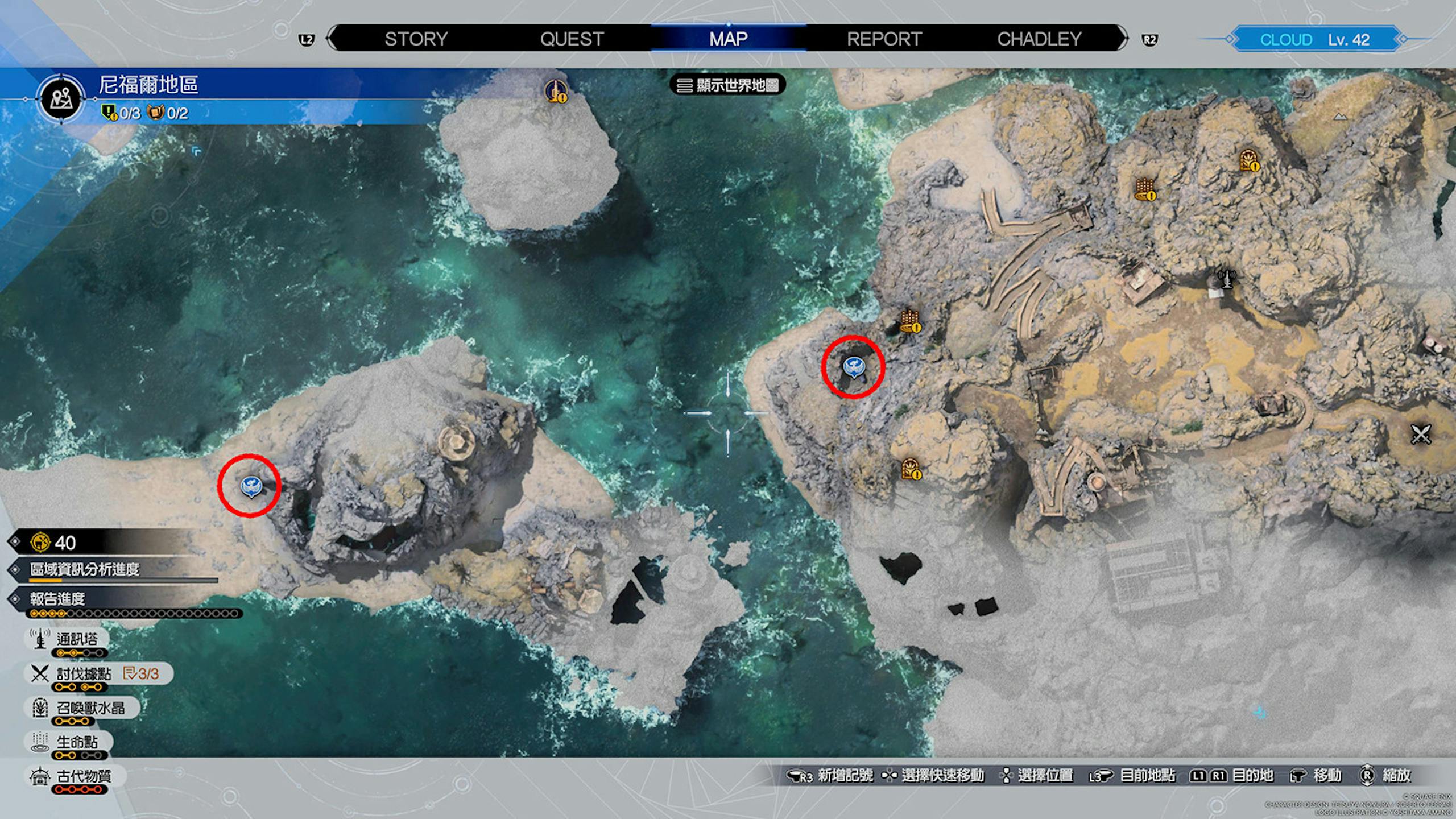Select the MAP tab
This screenshot has height=819, width=1456.
[728, 39]
